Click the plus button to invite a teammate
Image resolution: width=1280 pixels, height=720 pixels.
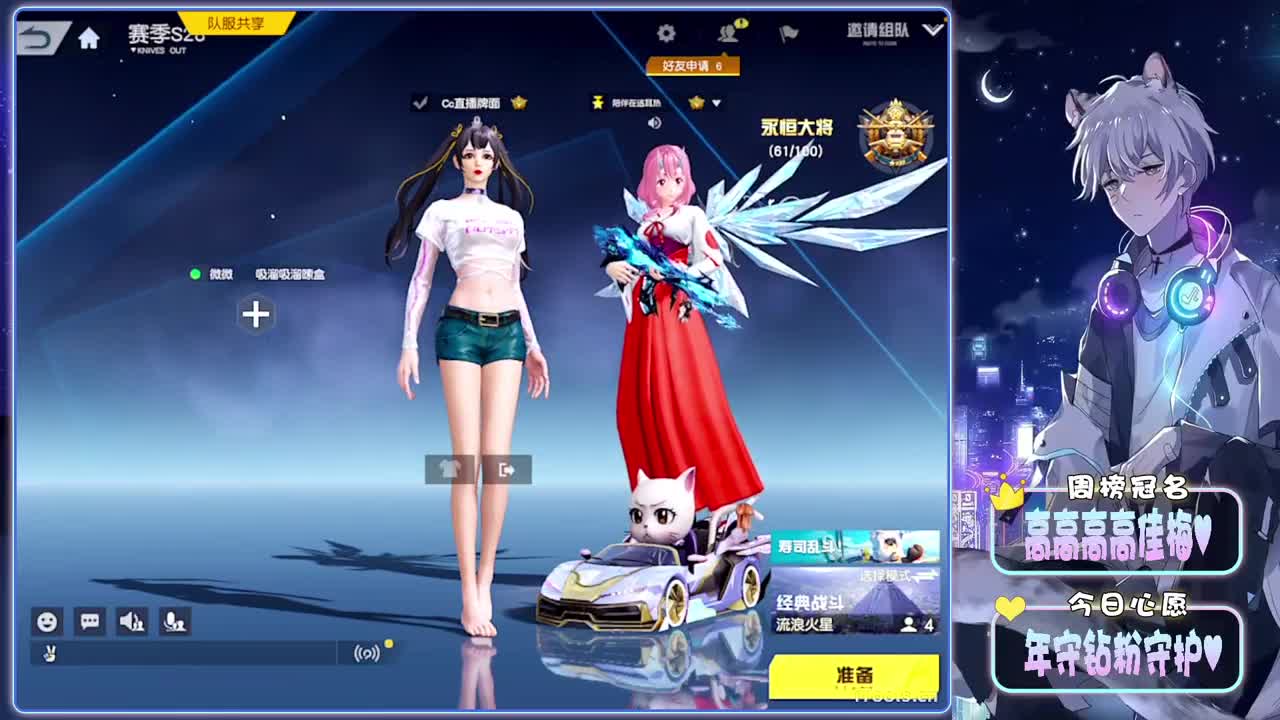coord(257,314)
